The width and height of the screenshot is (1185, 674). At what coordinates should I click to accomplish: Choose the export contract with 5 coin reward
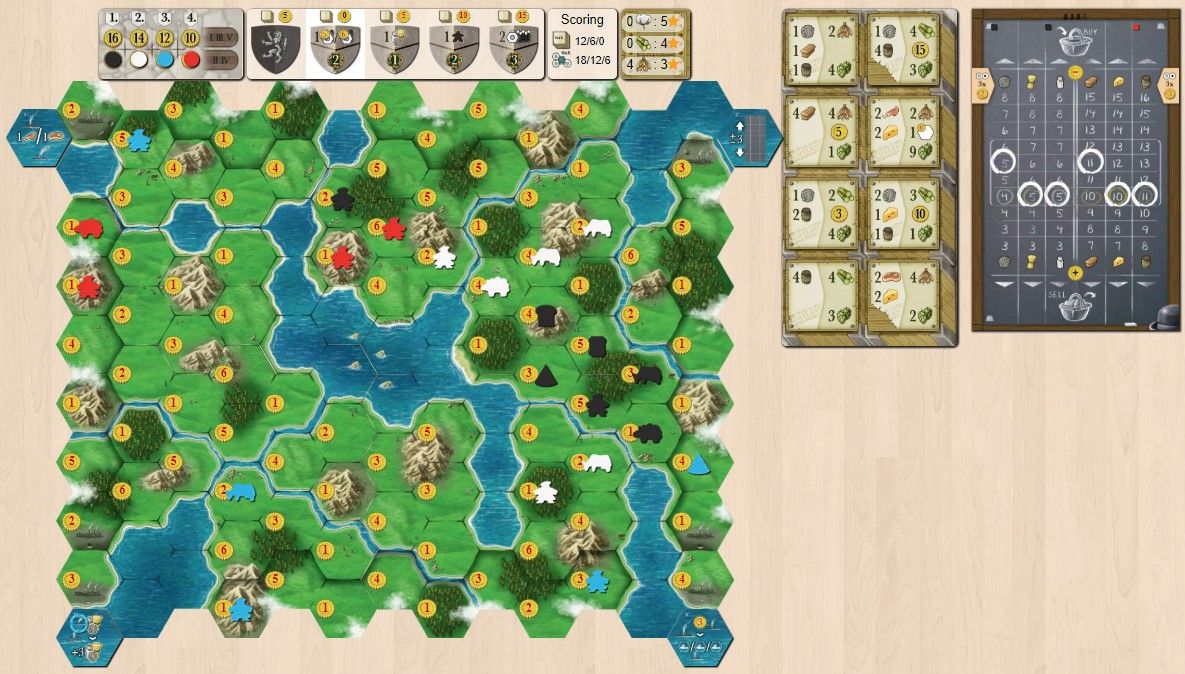click(x=820, y=130)
